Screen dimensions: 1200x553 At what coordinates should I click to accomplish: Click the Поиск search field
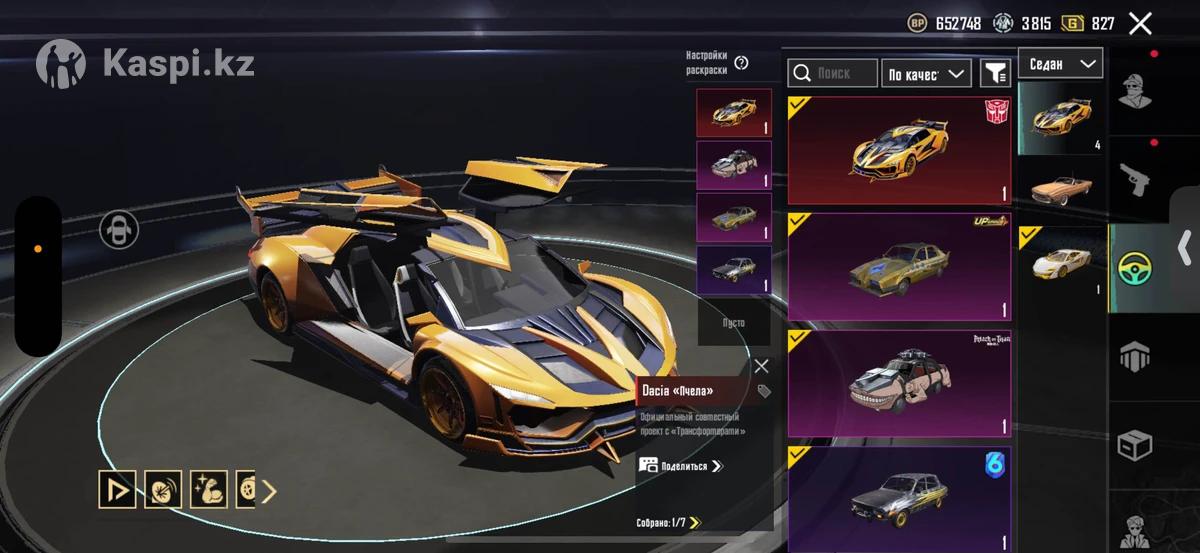[x=833, y=73]
